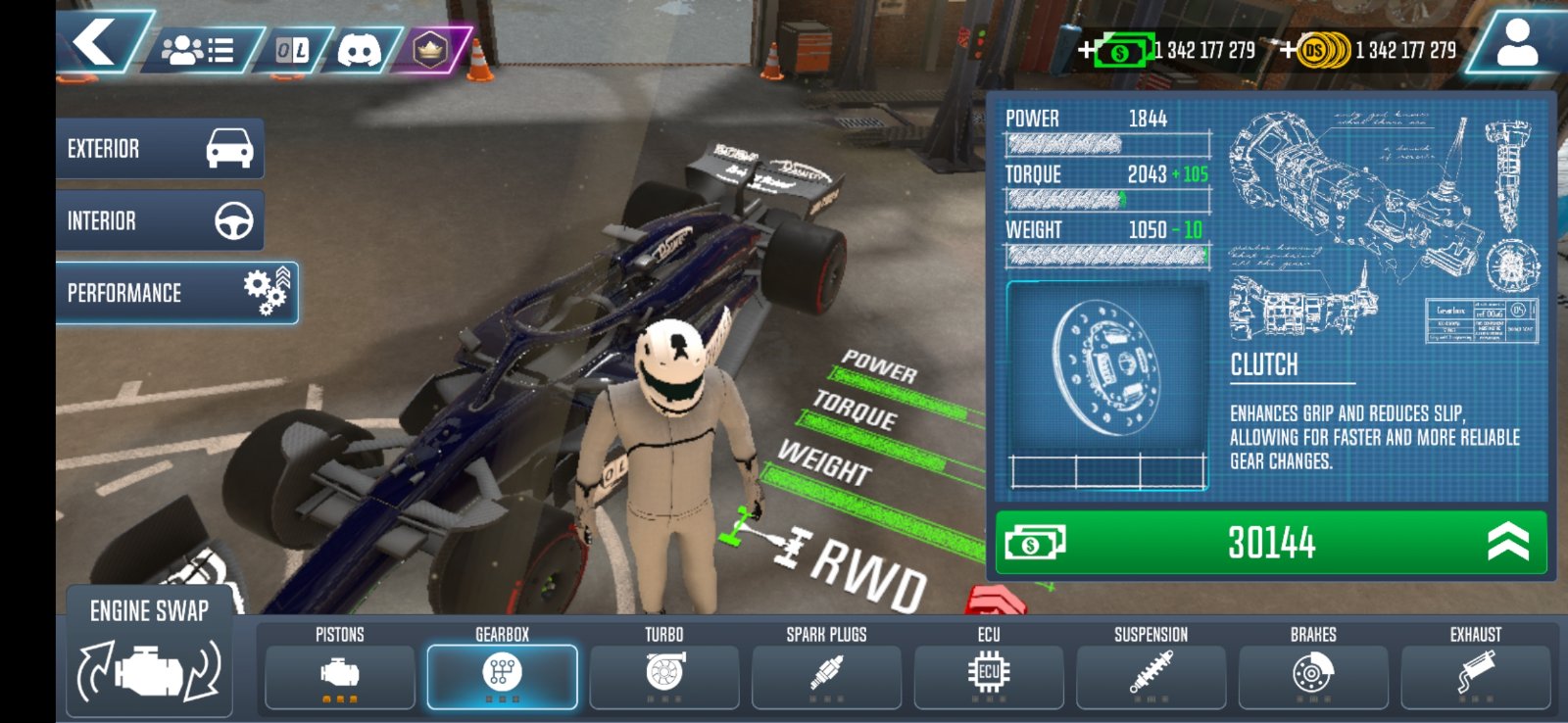The image size is (1568, 723).
Task: Go back using the arrow button
Action: 96,43
